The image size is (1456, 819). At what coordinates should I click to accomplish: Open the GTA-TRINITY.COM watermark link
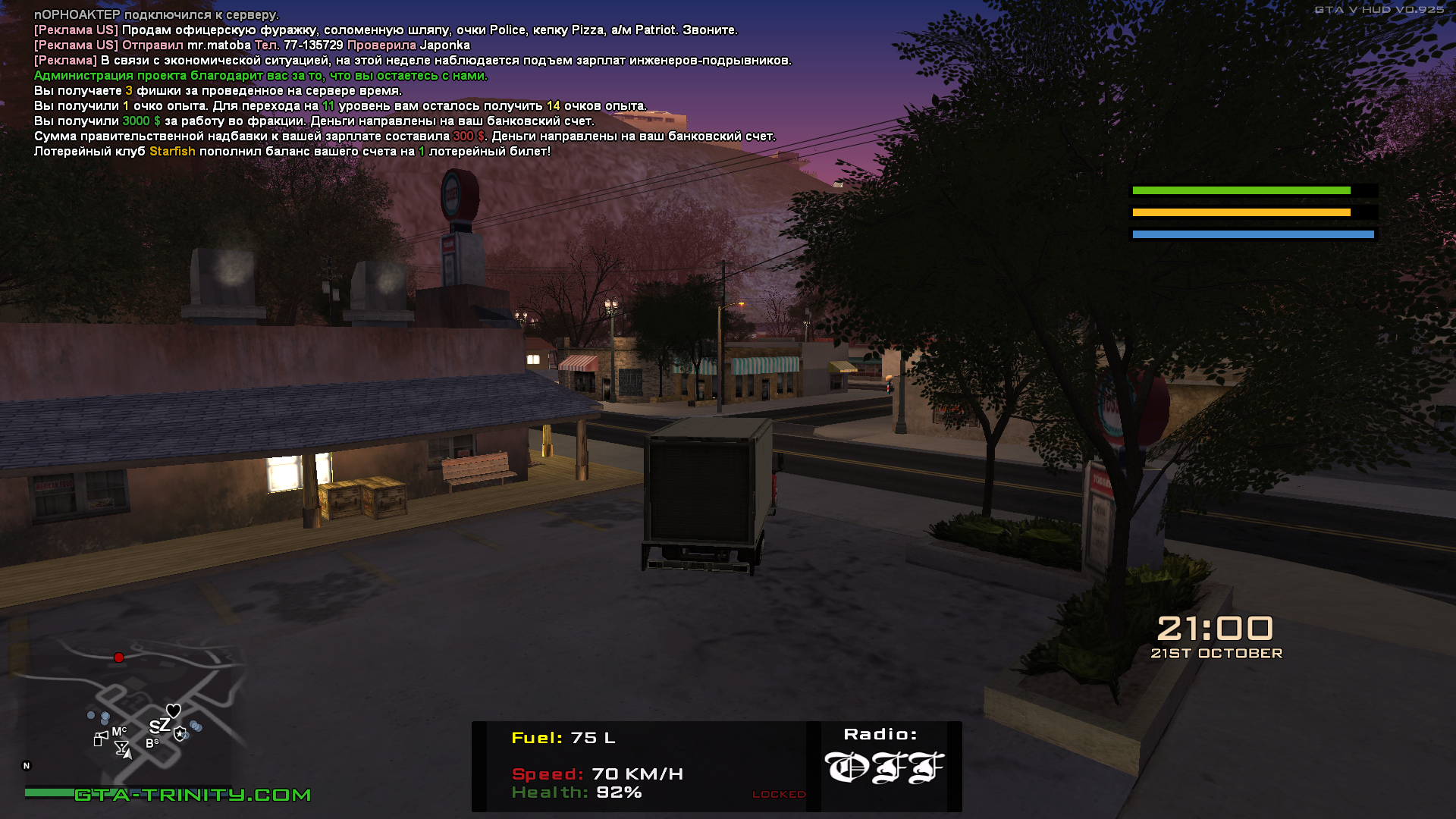point(193,795)
